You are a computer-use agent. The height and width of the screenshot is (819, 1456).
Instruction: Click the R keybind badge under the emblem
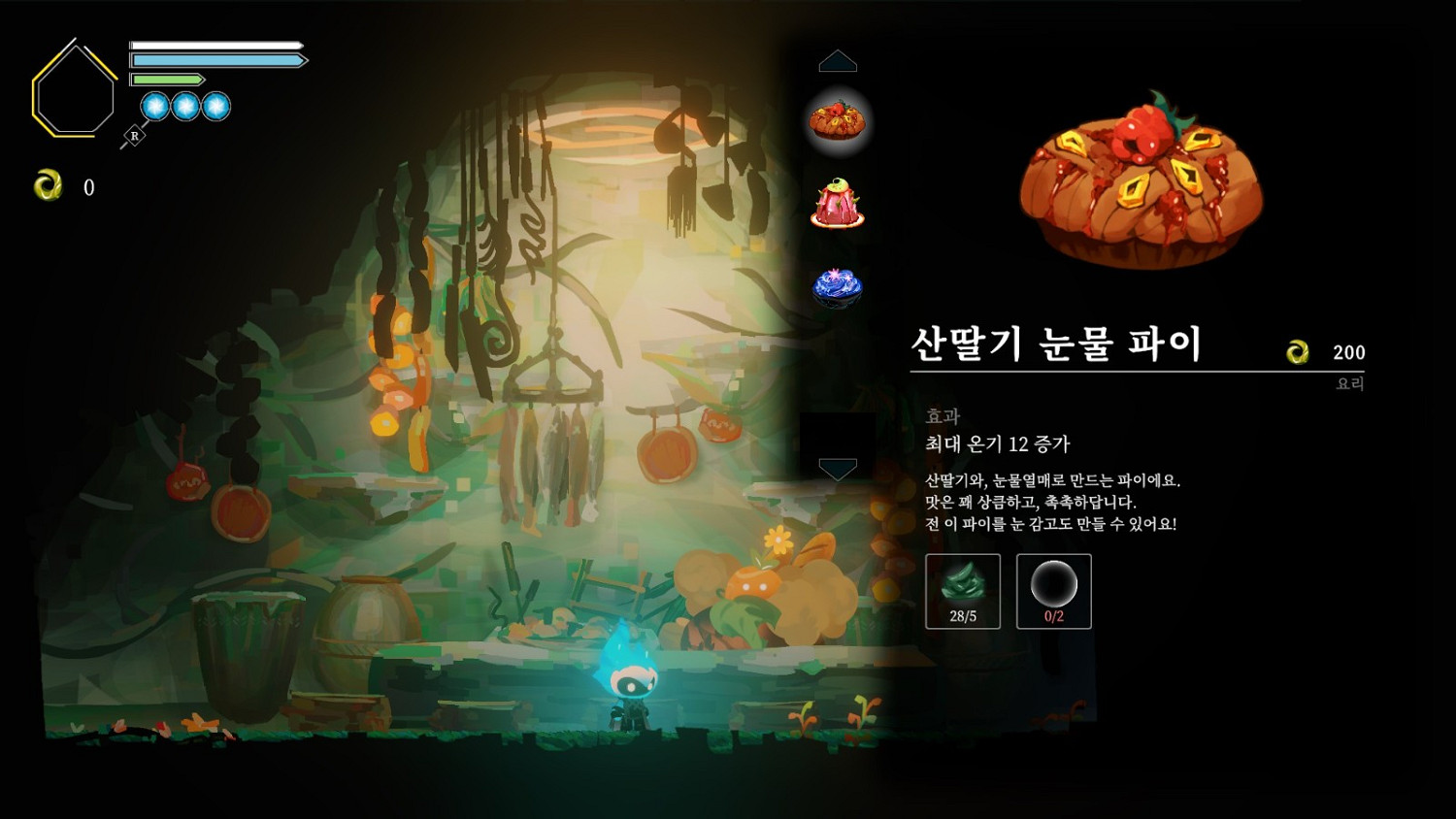(132, 137)
